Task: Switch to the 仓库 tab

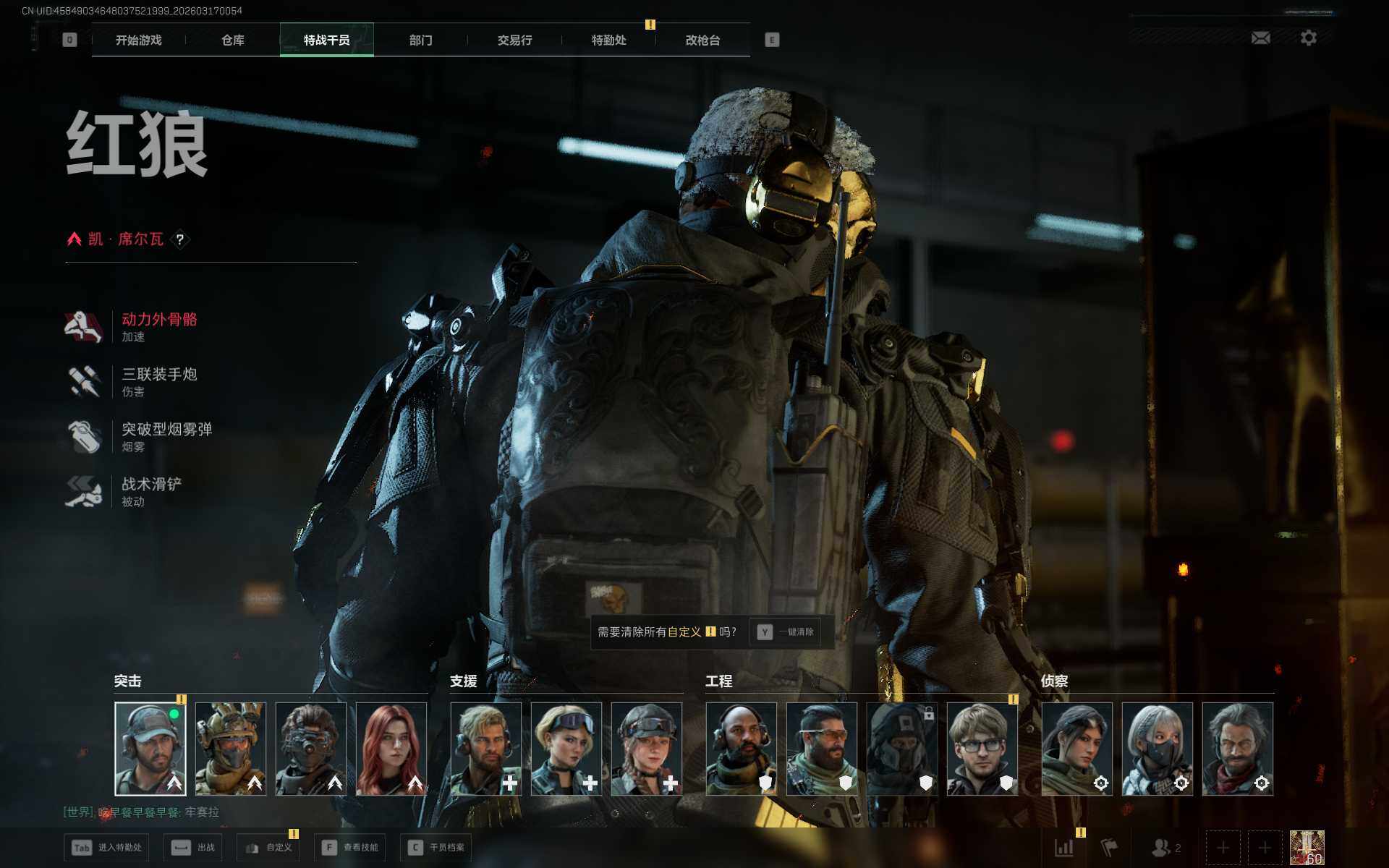Action: [x=233, y=41]
